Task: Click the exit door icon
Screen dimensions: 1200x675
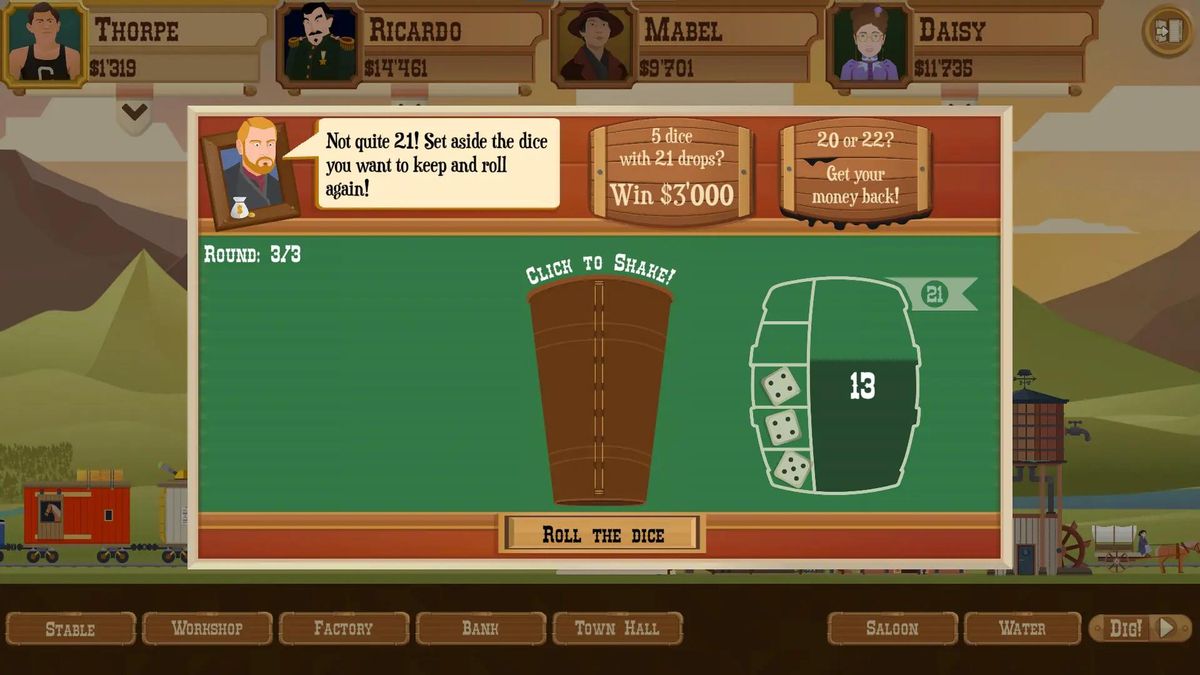Action: coord(1166,31)
